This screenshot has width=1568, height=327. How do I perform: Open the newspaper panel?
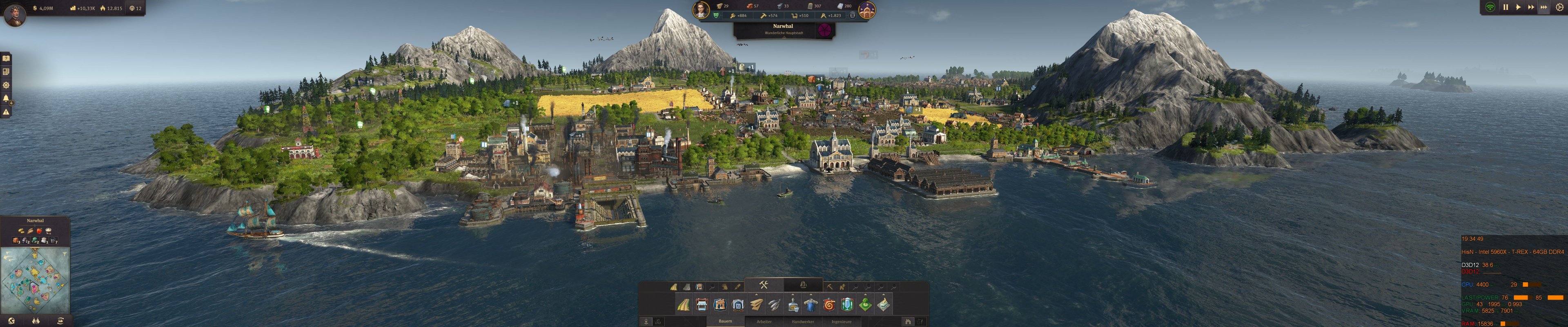pyautogui.click(x=7, y=72)
